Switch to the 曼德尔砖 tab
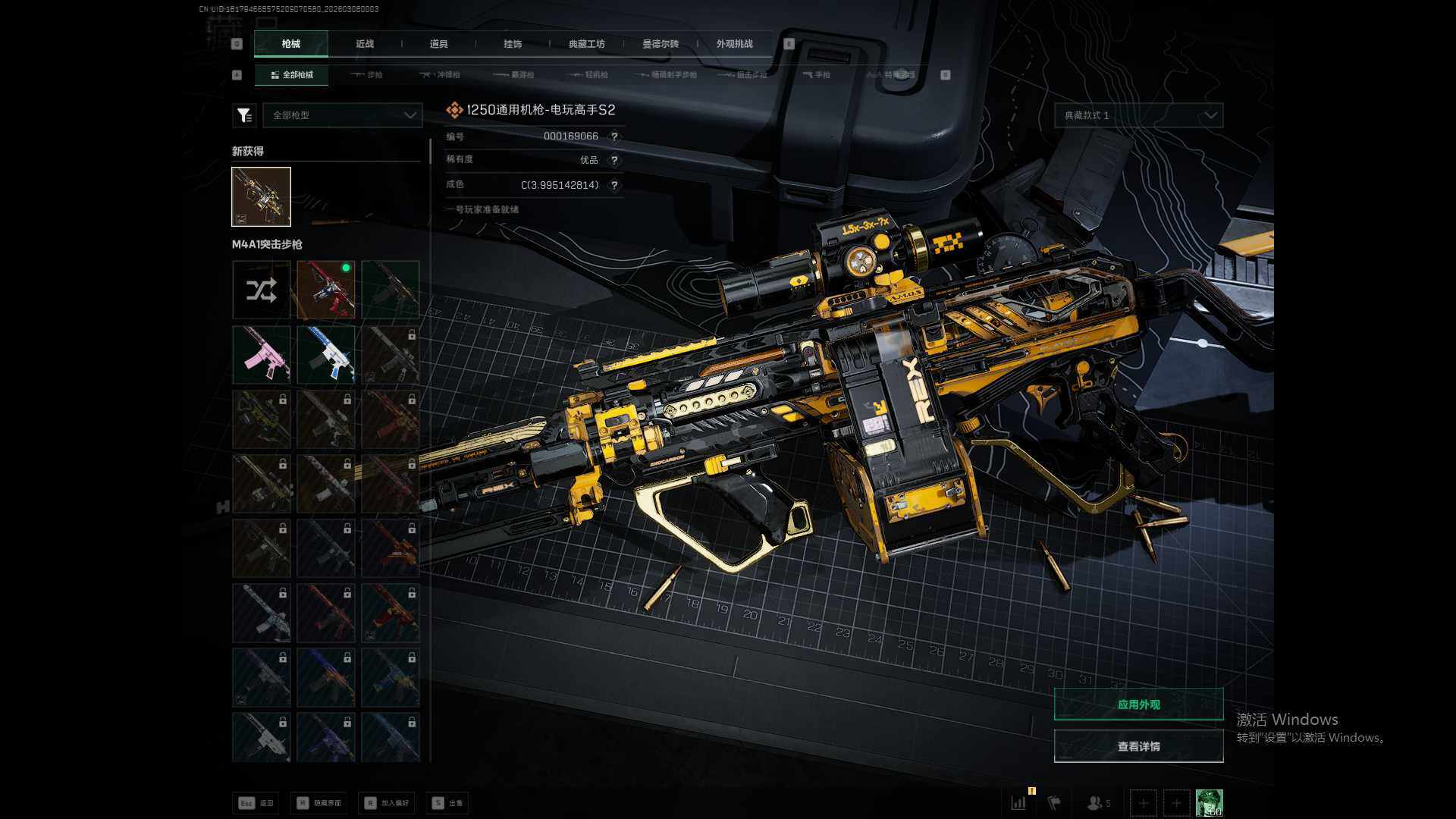The image size is (1456, 819). point(661,44)
